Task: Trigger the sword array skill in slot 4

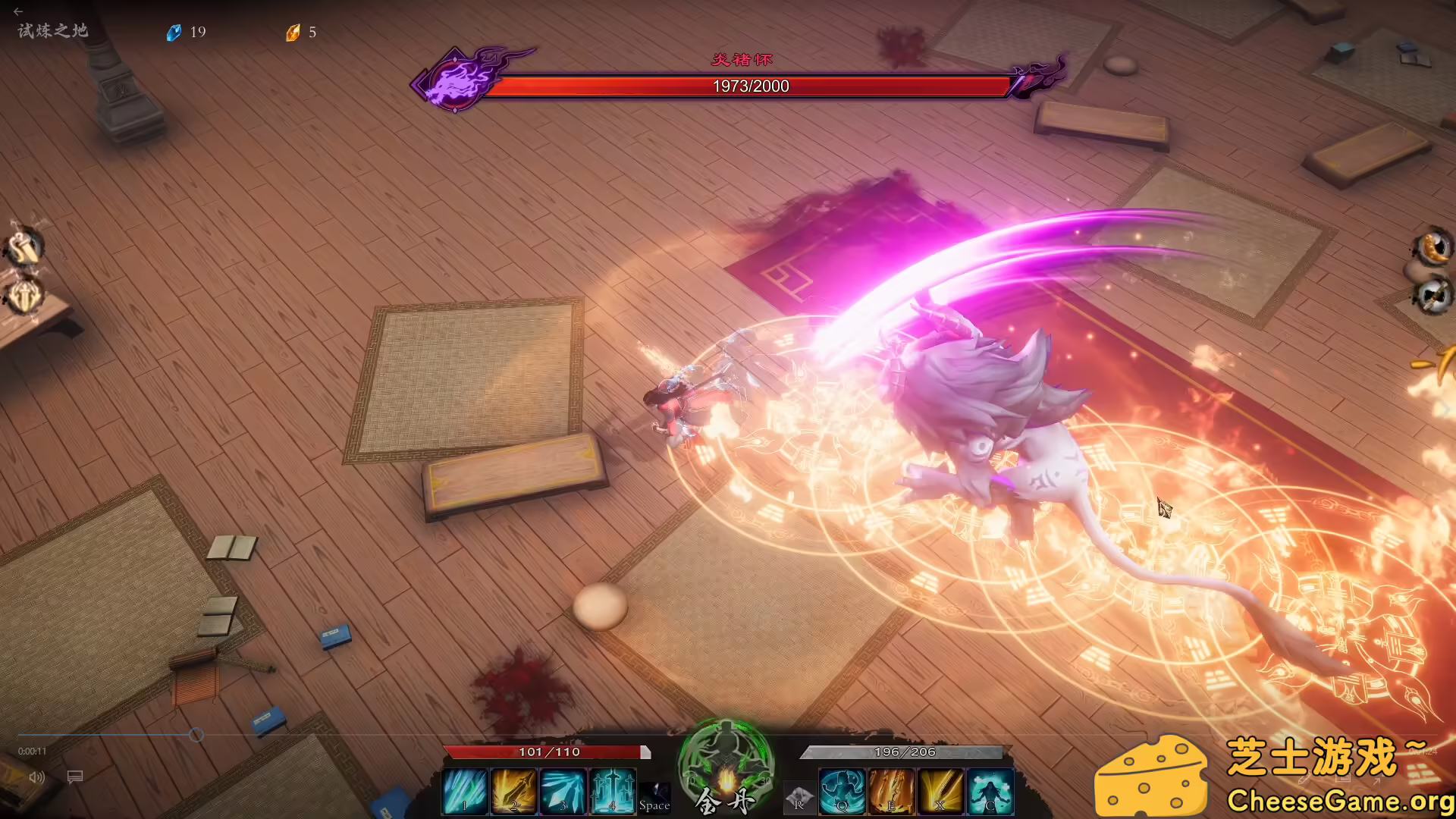Action: point(612,792)
